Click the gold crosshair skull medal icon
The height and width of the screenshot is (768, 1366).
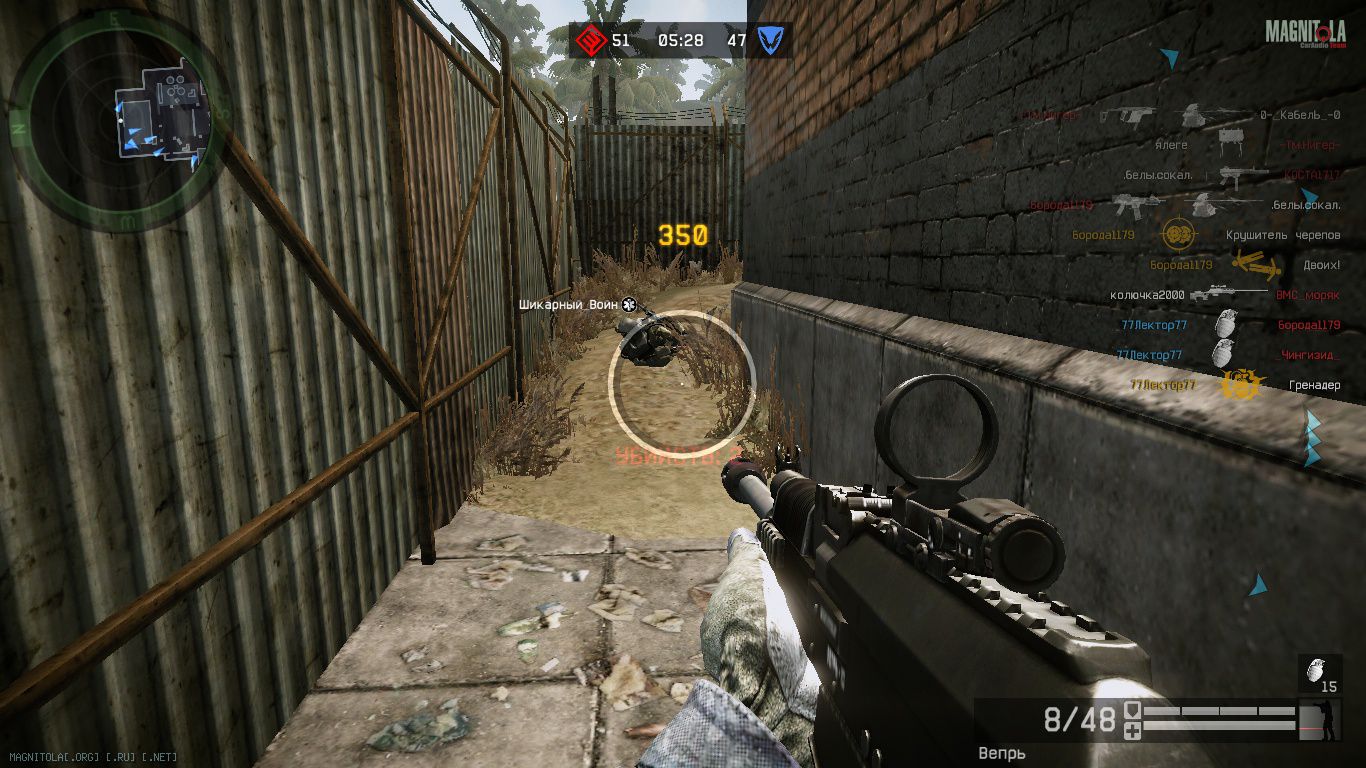click(1180, 235)
